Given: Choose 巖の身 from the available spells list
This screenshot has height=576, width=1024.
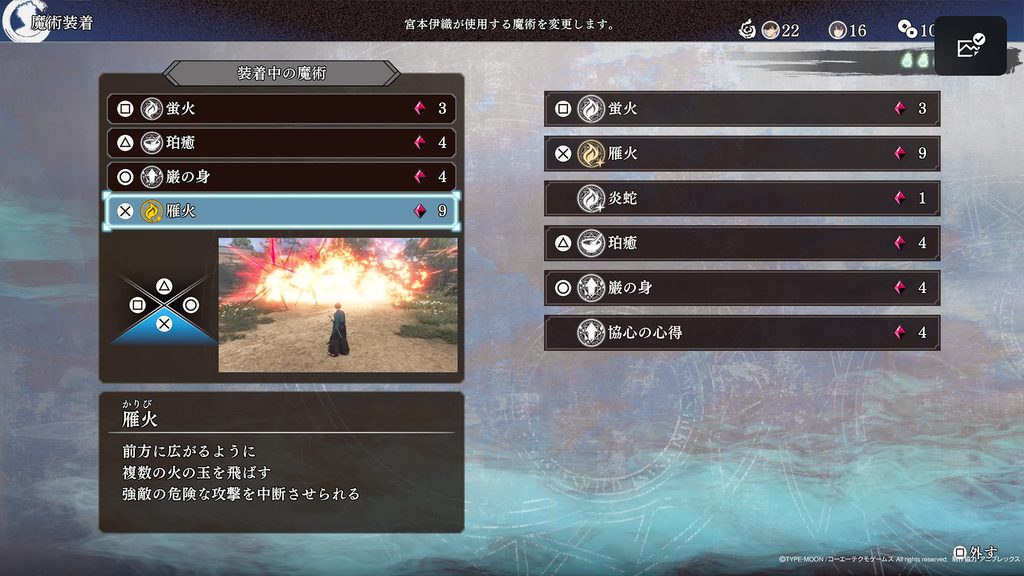Looking at the screenshot, I should pos(741,287).
